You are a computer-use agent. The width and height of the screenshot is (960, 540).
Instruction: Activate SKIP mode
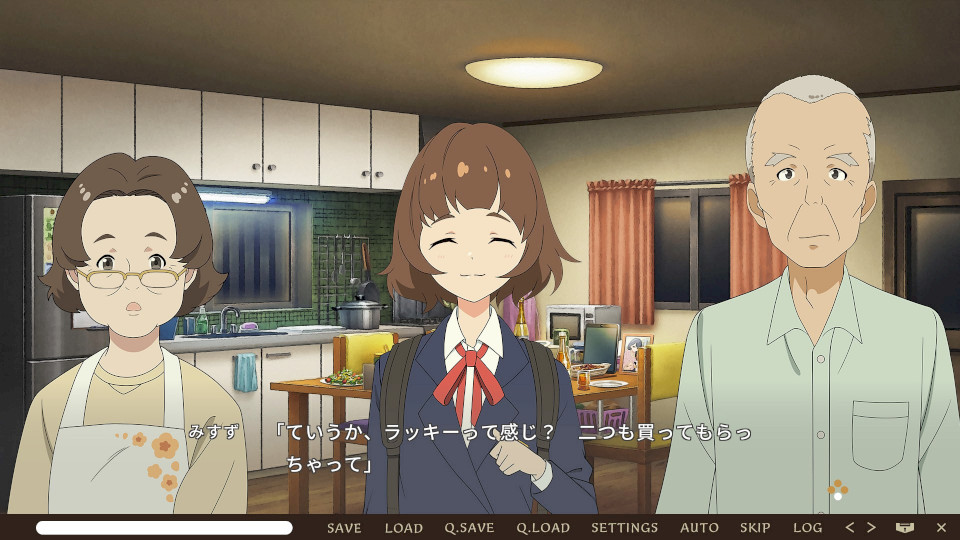755,528
